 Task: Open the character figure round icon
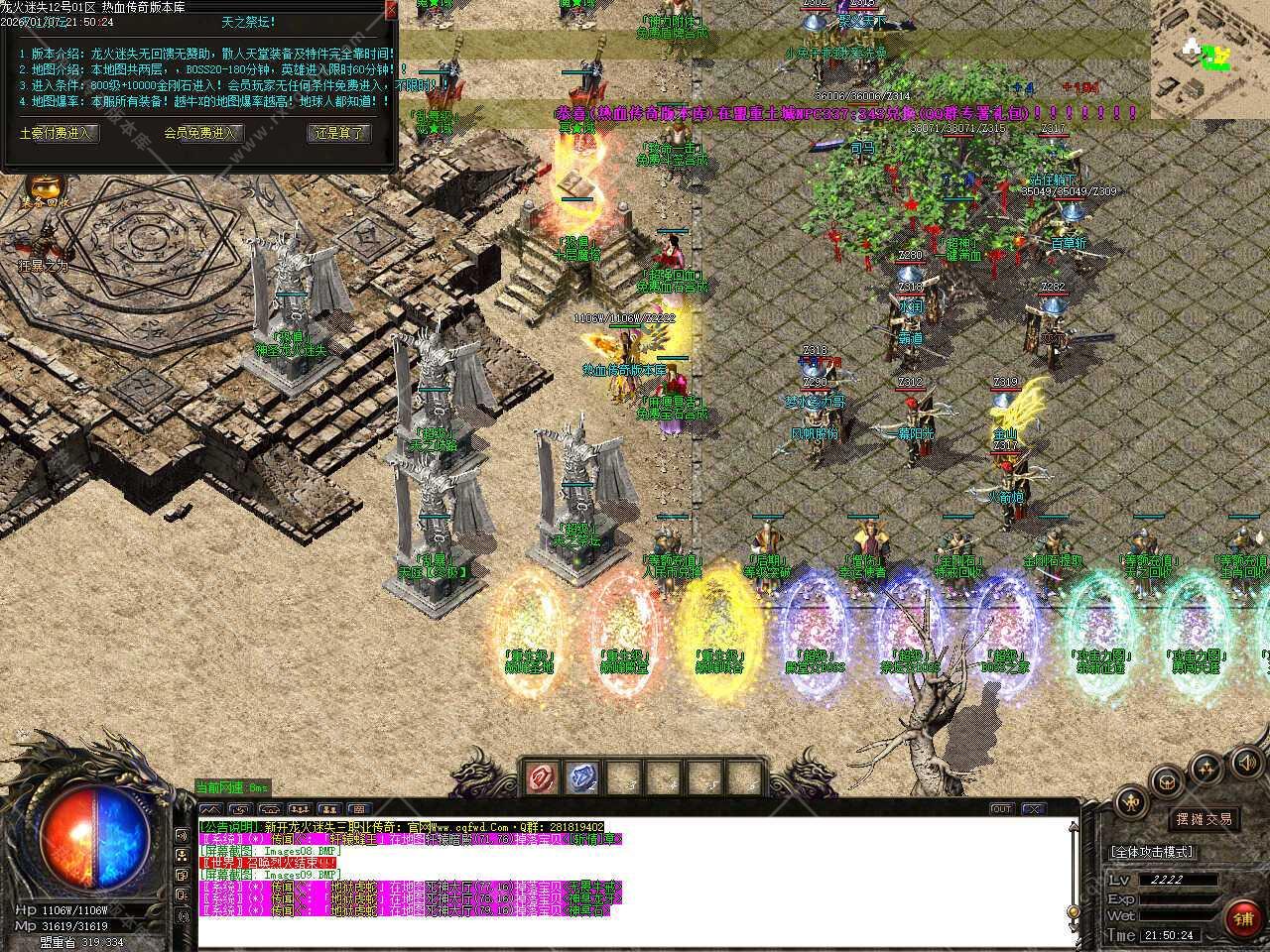pyautogui.click(x=1130, y=802)
